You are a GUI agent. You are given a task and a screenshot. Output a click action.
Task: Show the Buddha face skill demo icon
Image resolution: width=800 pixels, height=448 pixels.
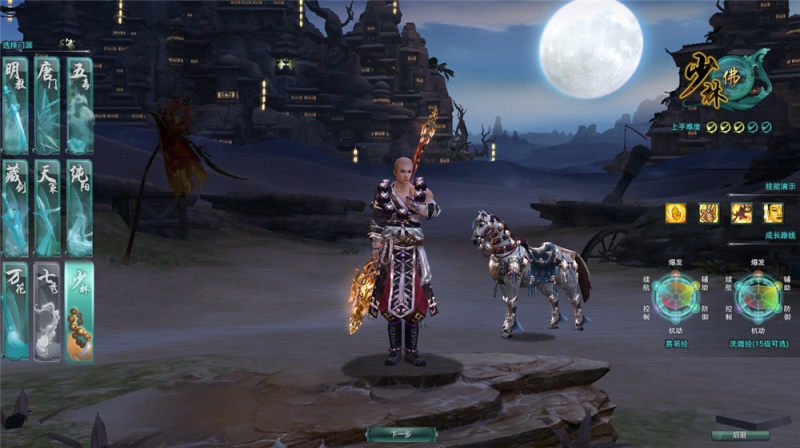tap(773, 212)
